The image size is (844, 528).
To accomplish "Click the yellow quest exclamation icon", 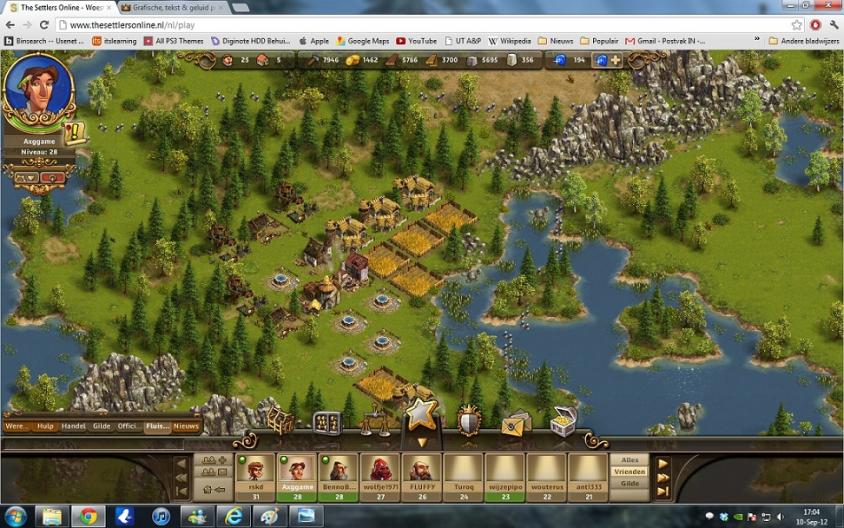I will click(74, 131).
